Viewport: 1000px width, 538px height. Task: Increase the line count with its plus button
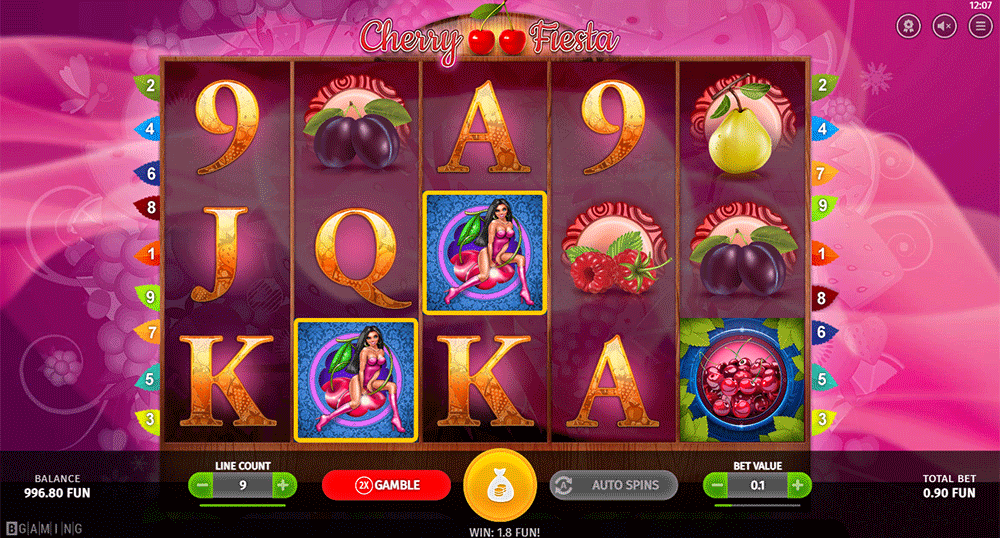click(x=283, y=486)
